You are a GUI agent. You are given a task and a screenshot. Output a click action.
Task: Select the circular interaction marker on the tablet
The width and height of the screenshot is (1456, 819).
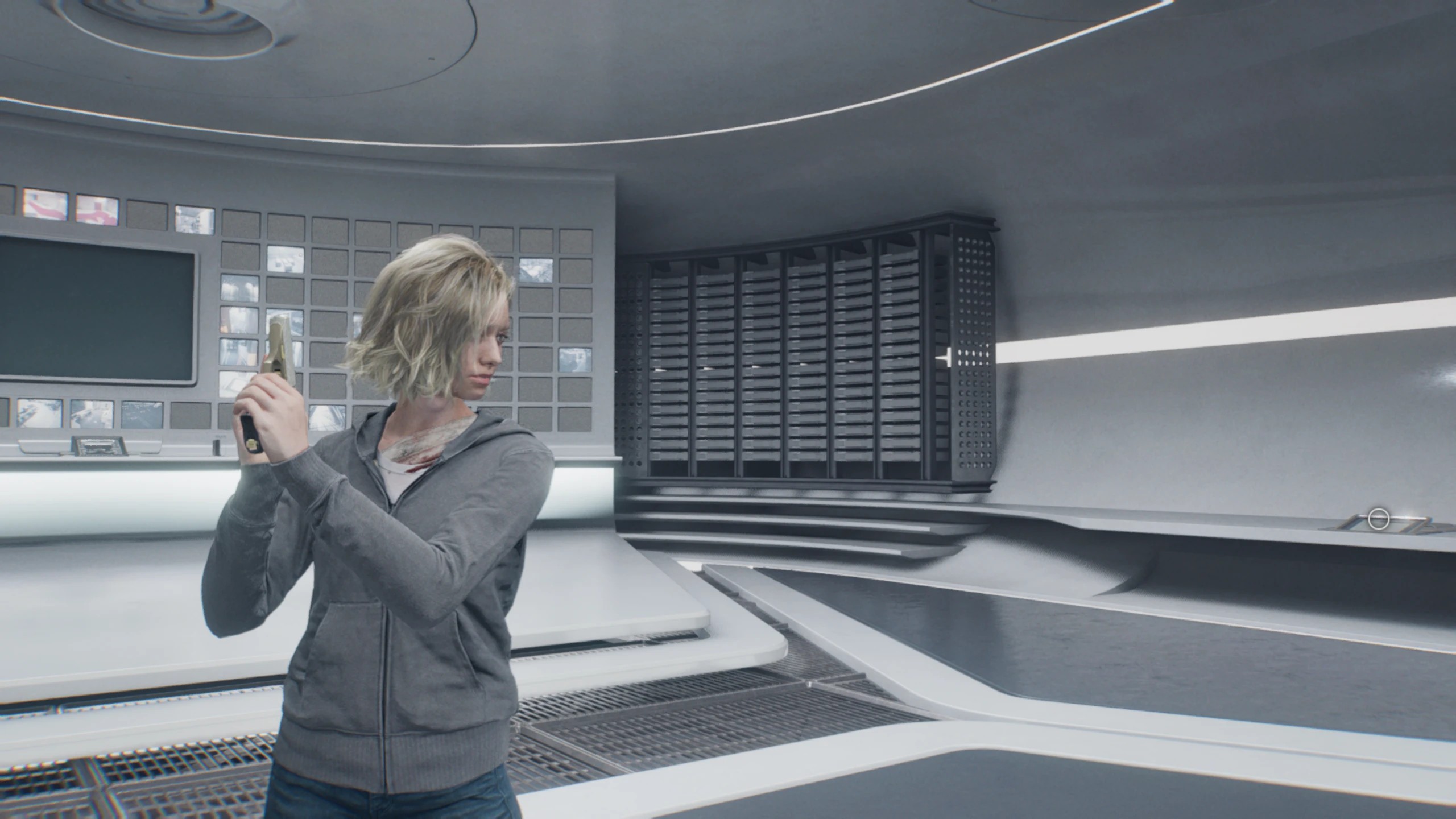coord(1378,519)
